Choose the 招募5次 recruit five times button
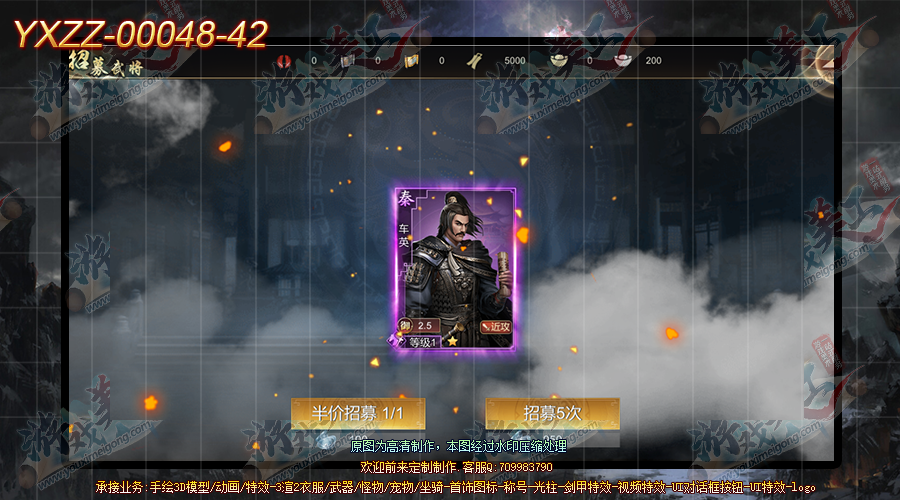The width and height of the screenshot is (900, 500). [552, 413]
